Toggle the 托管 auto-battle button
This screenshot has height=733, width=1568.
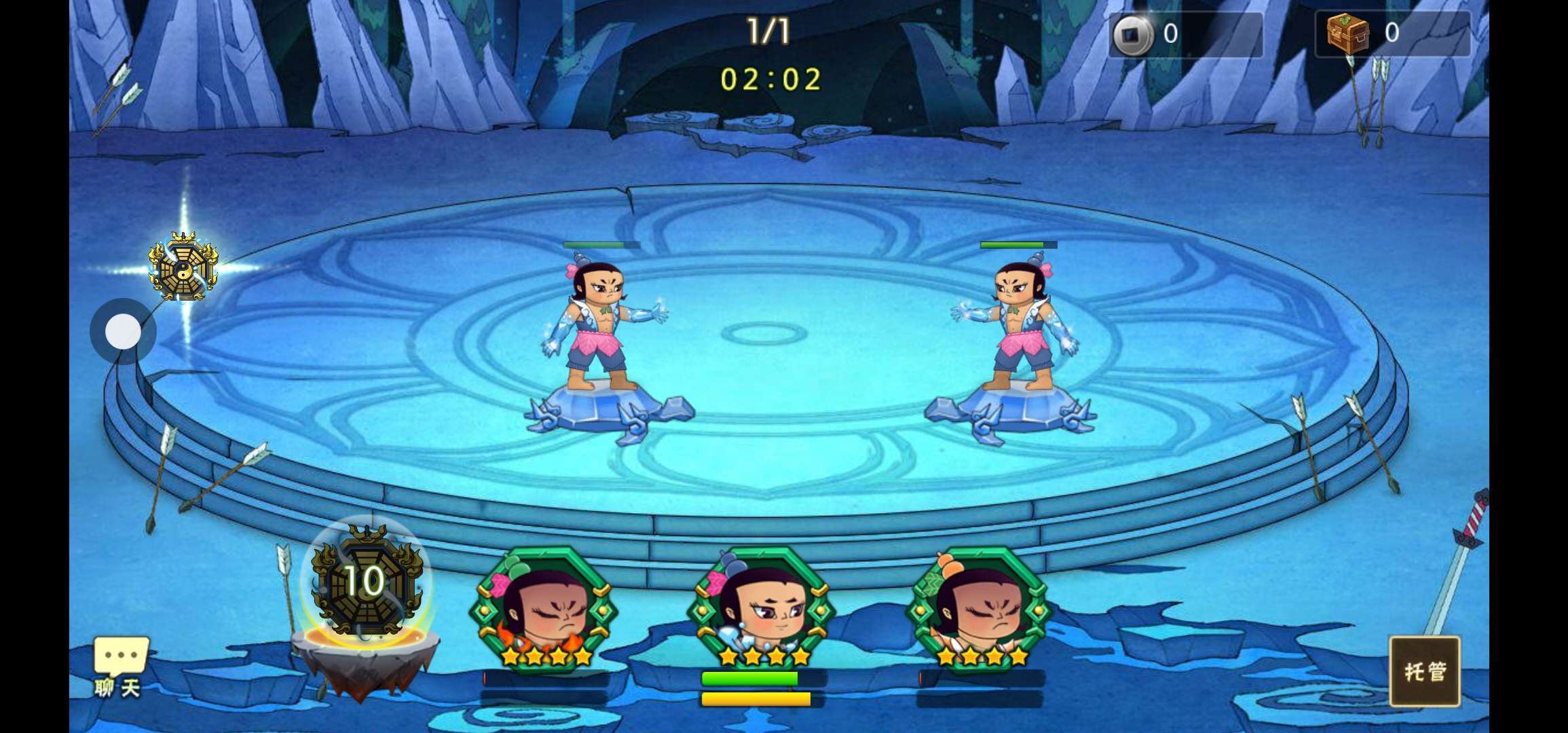[1424, 671]
